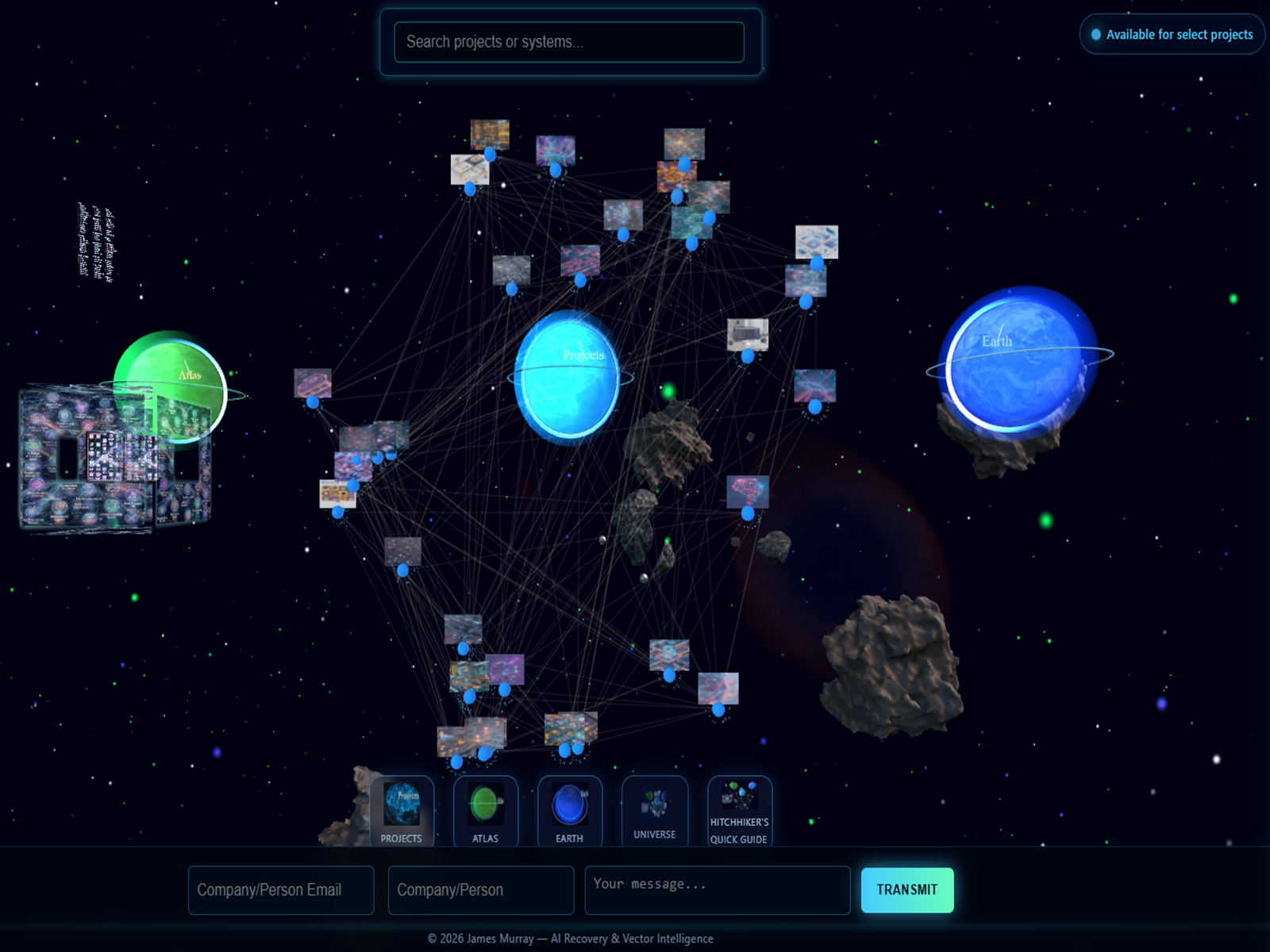The image size is (1270, 952).
Task: Click the Atlas map panel on the far left
Action: pos(103,460)
